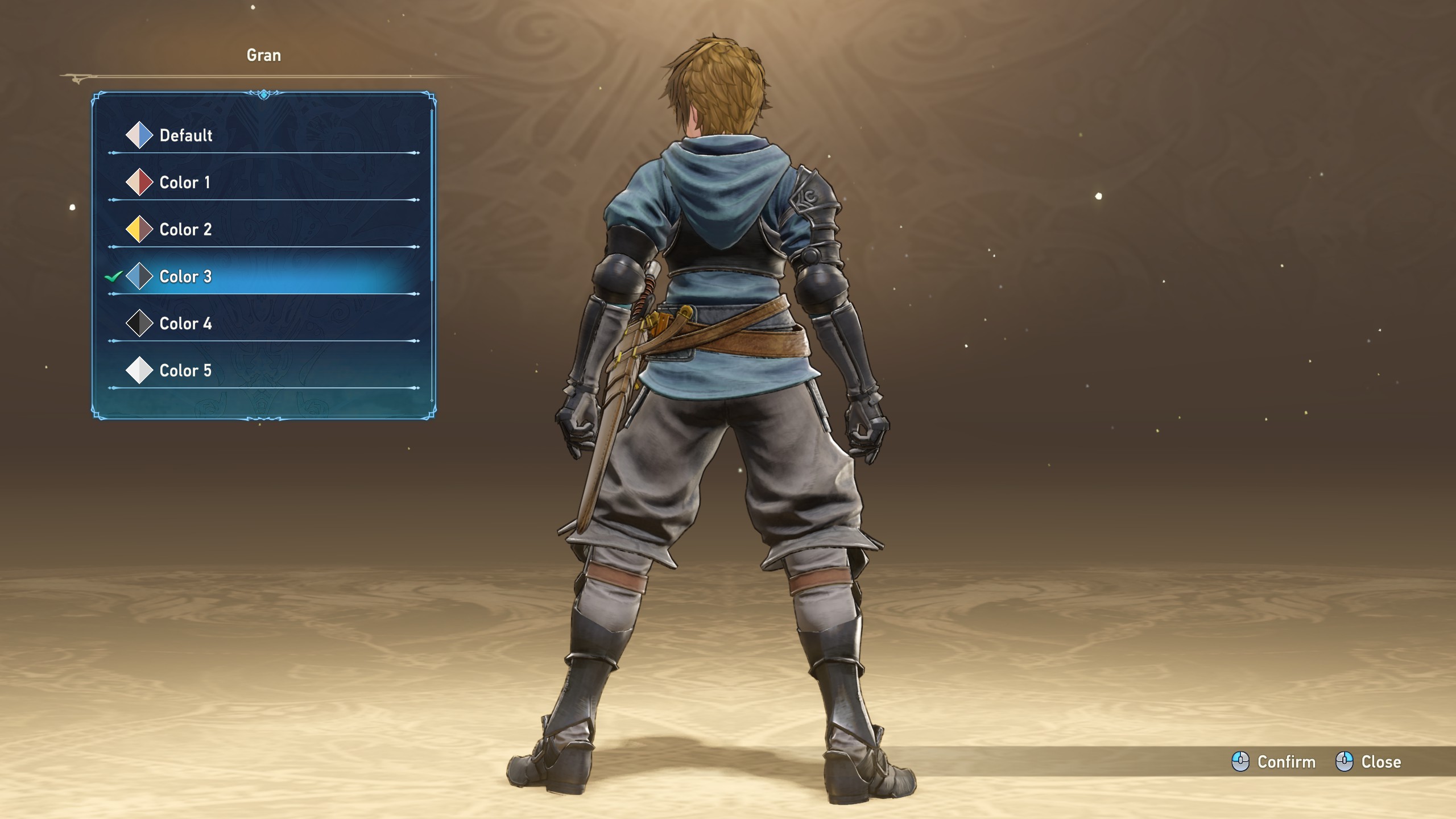Select the highlighted Color 3 entry
The height and width of the screenshot is (819, 1456).
click(x=185, y=276)
